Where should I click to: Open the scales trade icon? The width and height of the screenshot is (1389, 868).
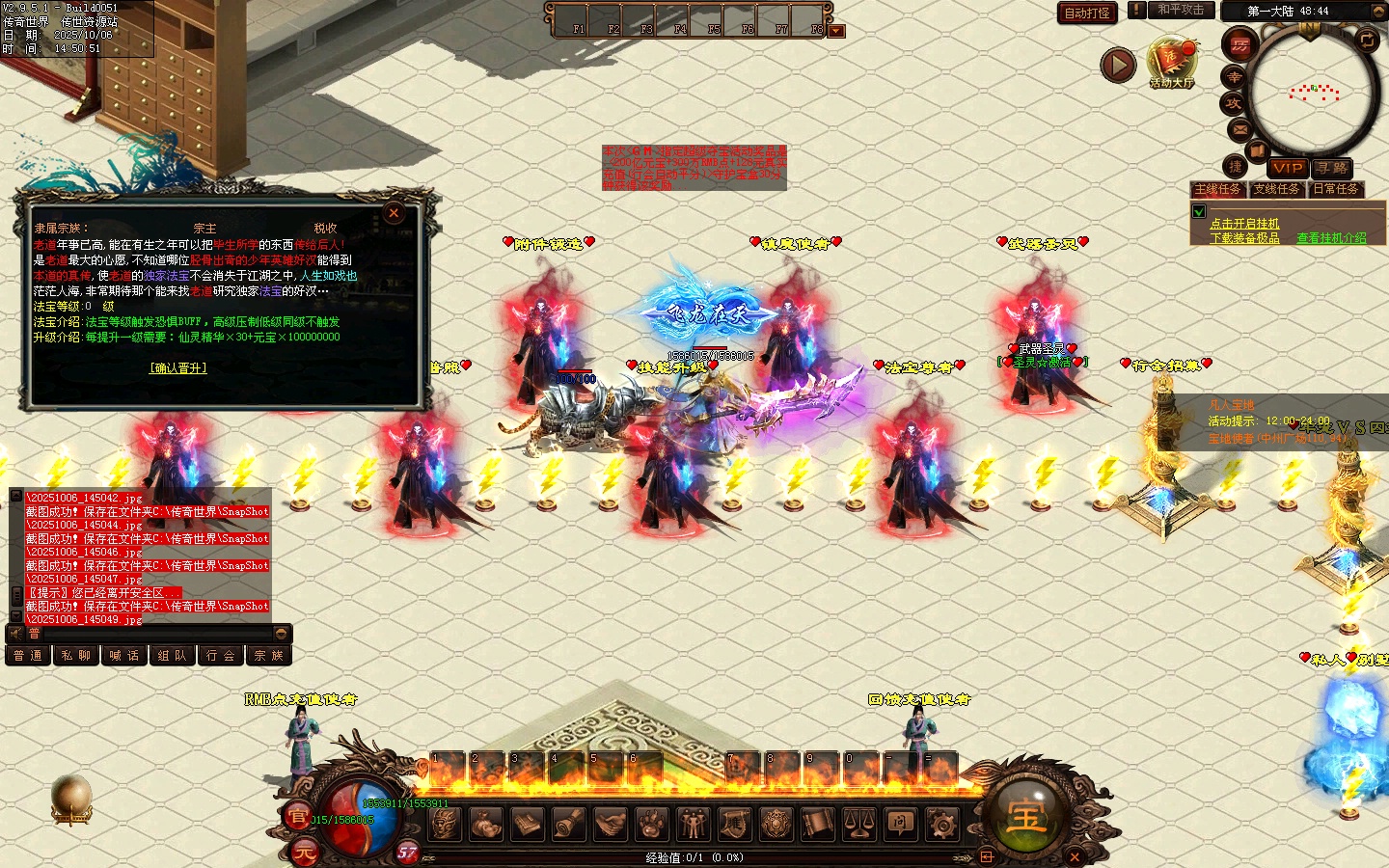pos(859,824)
